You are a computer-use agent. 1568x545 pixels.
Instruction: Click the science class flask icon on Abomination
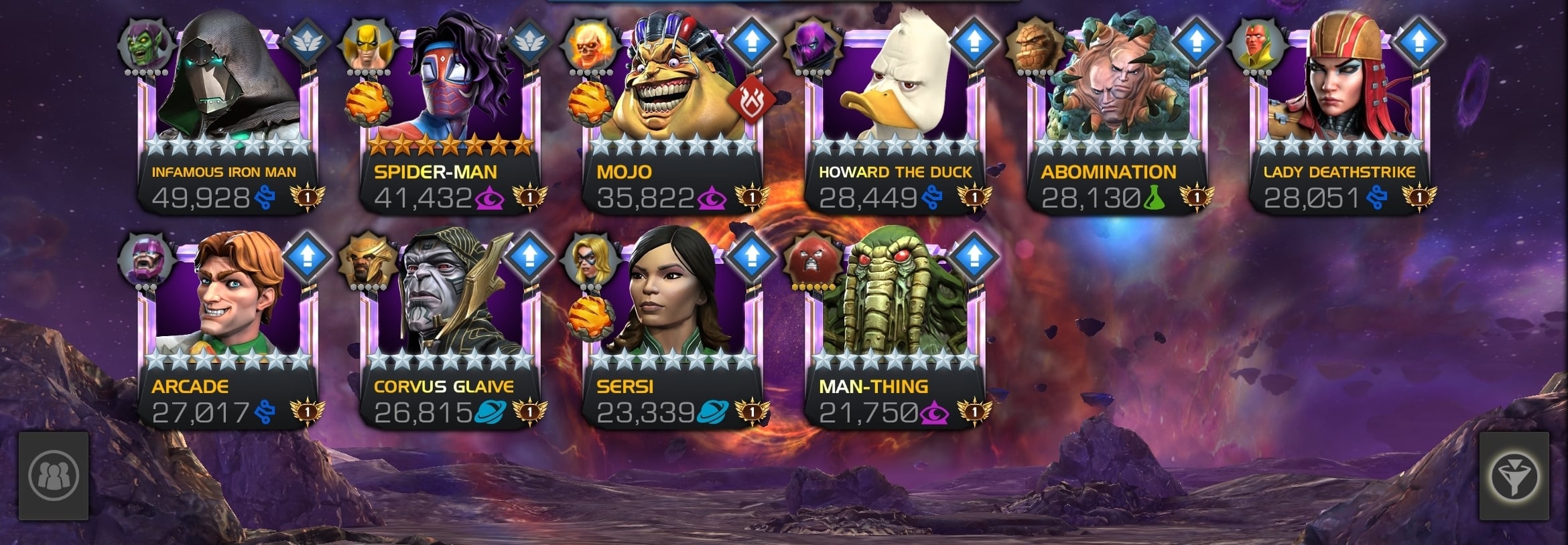(1155, 197)
